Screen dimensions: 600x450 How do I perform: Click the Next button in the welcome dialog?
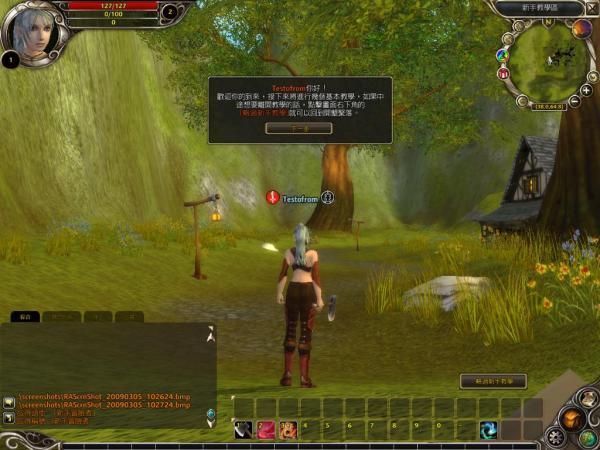click(x=299, y=129)
